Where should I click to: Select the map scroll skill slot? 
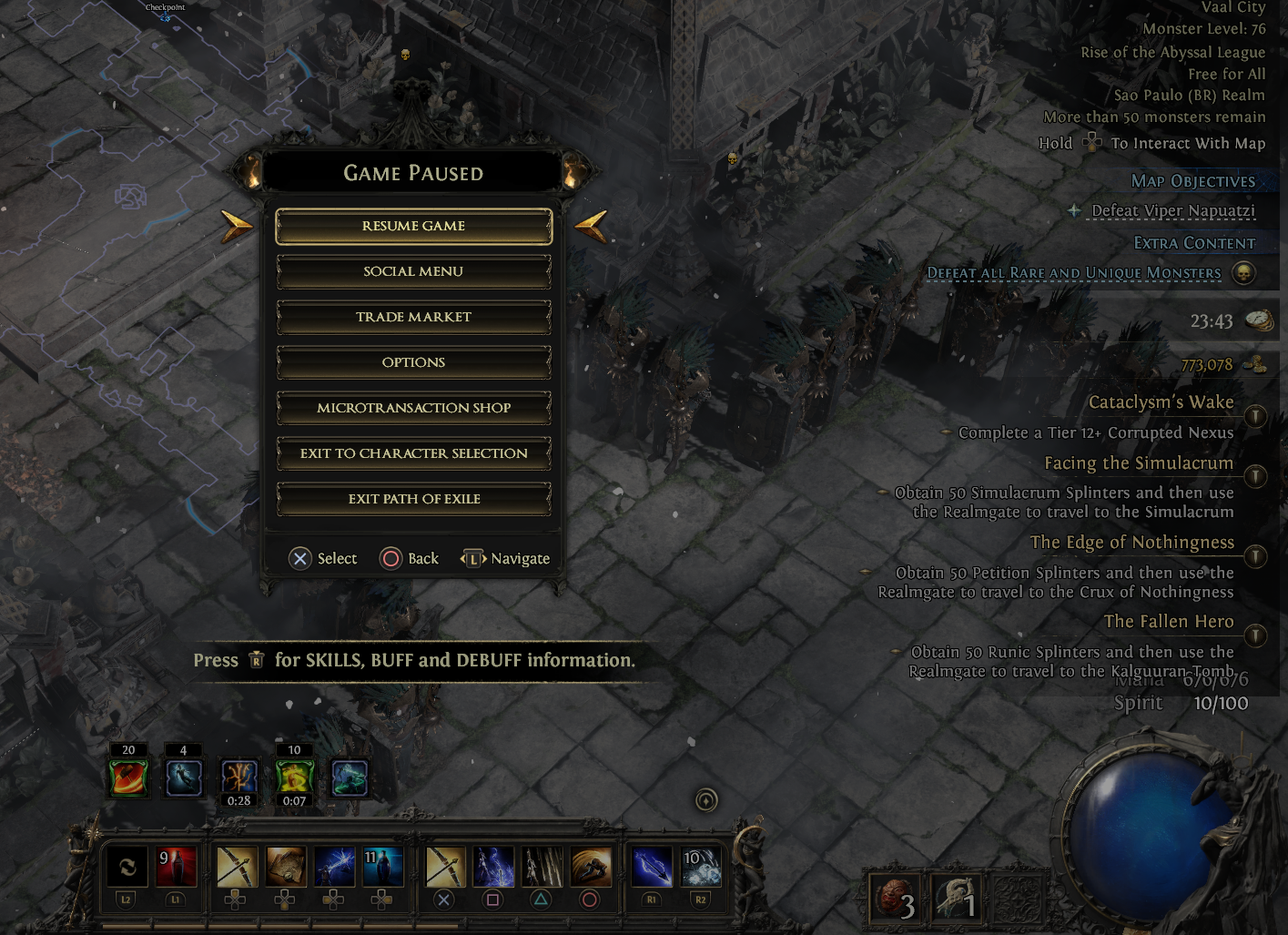285,867
